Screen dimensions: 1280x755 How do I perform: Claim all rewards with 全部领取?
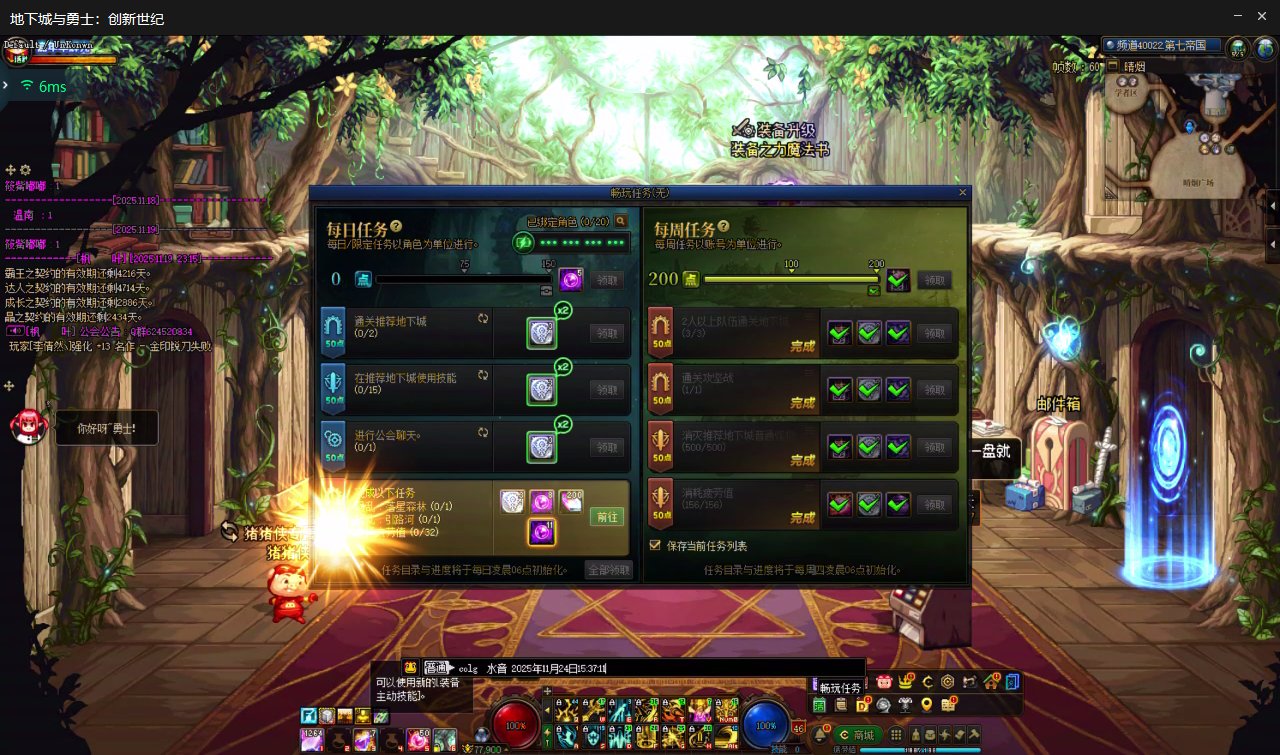pyautogui.click(x=608, y=570)
